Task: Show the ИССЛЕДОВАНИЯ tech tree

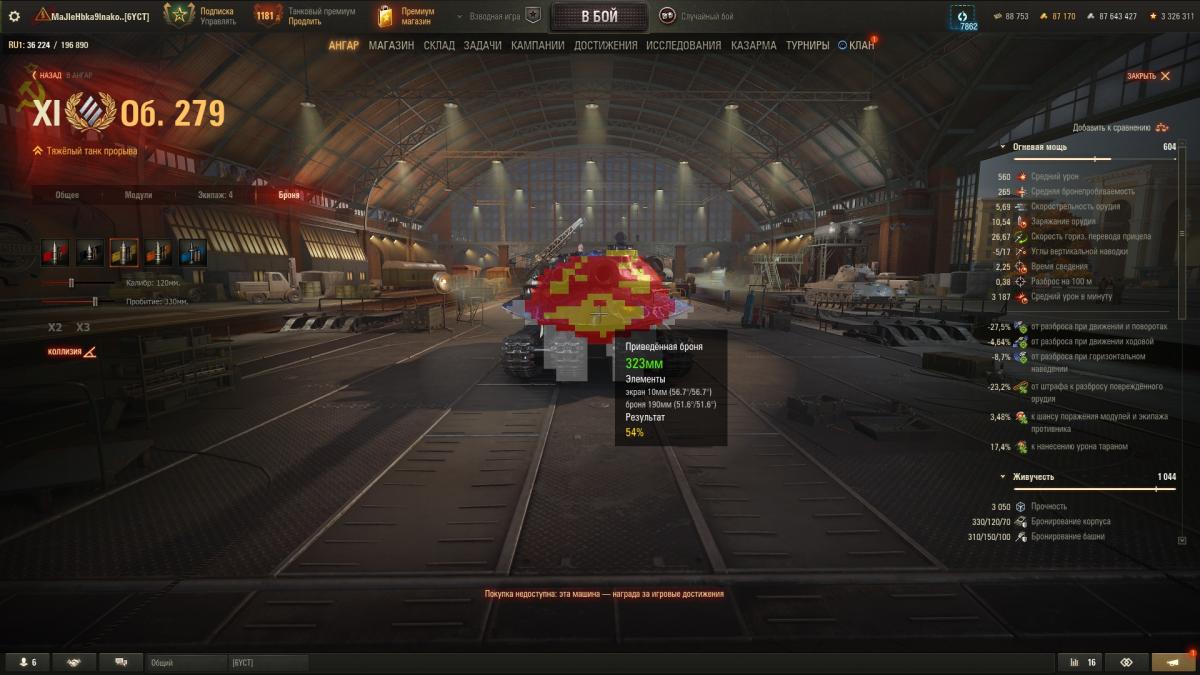Action: coord(683,45)
